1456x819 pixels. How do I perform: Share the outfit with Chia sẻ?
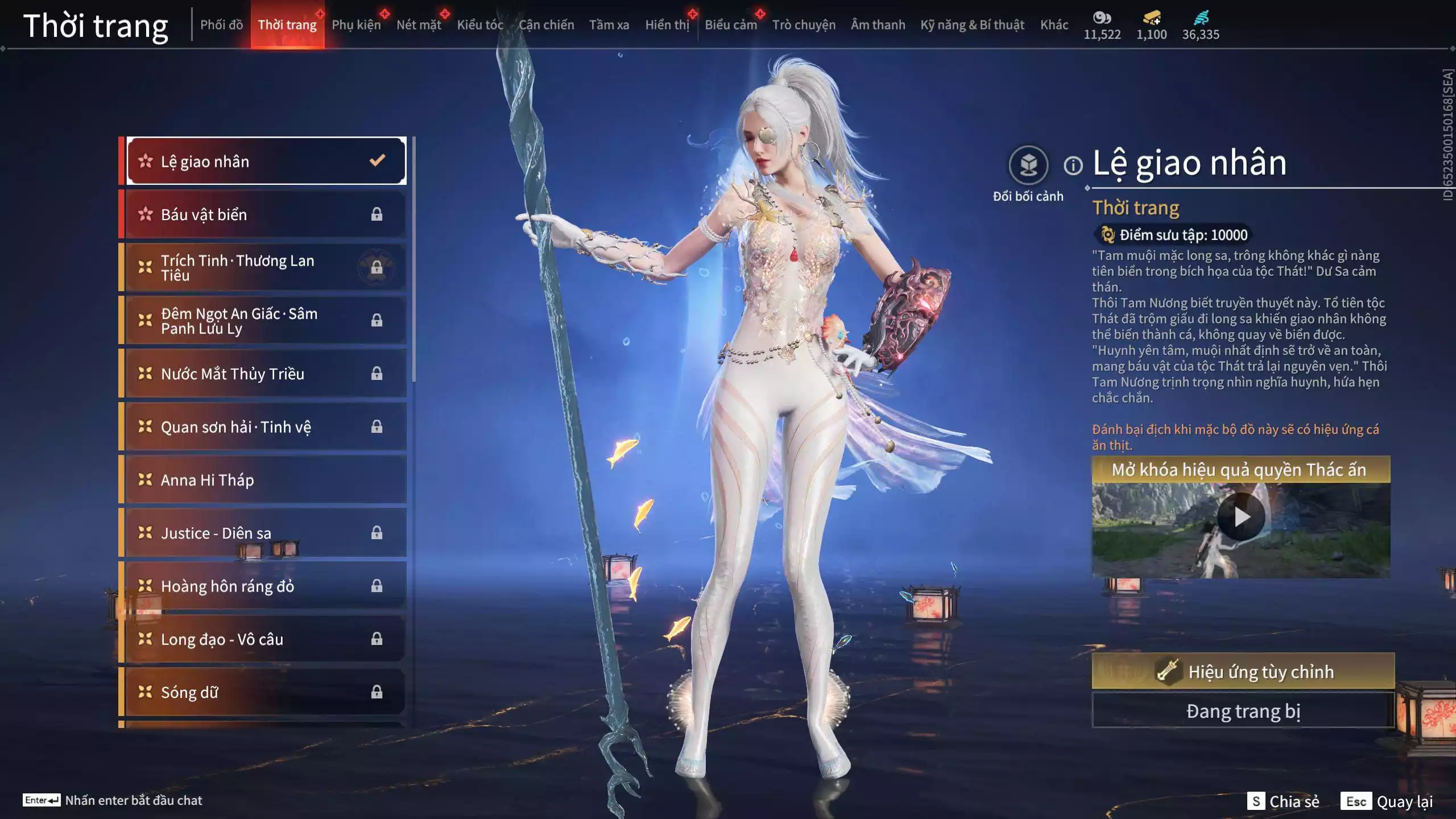point(1284,801)
